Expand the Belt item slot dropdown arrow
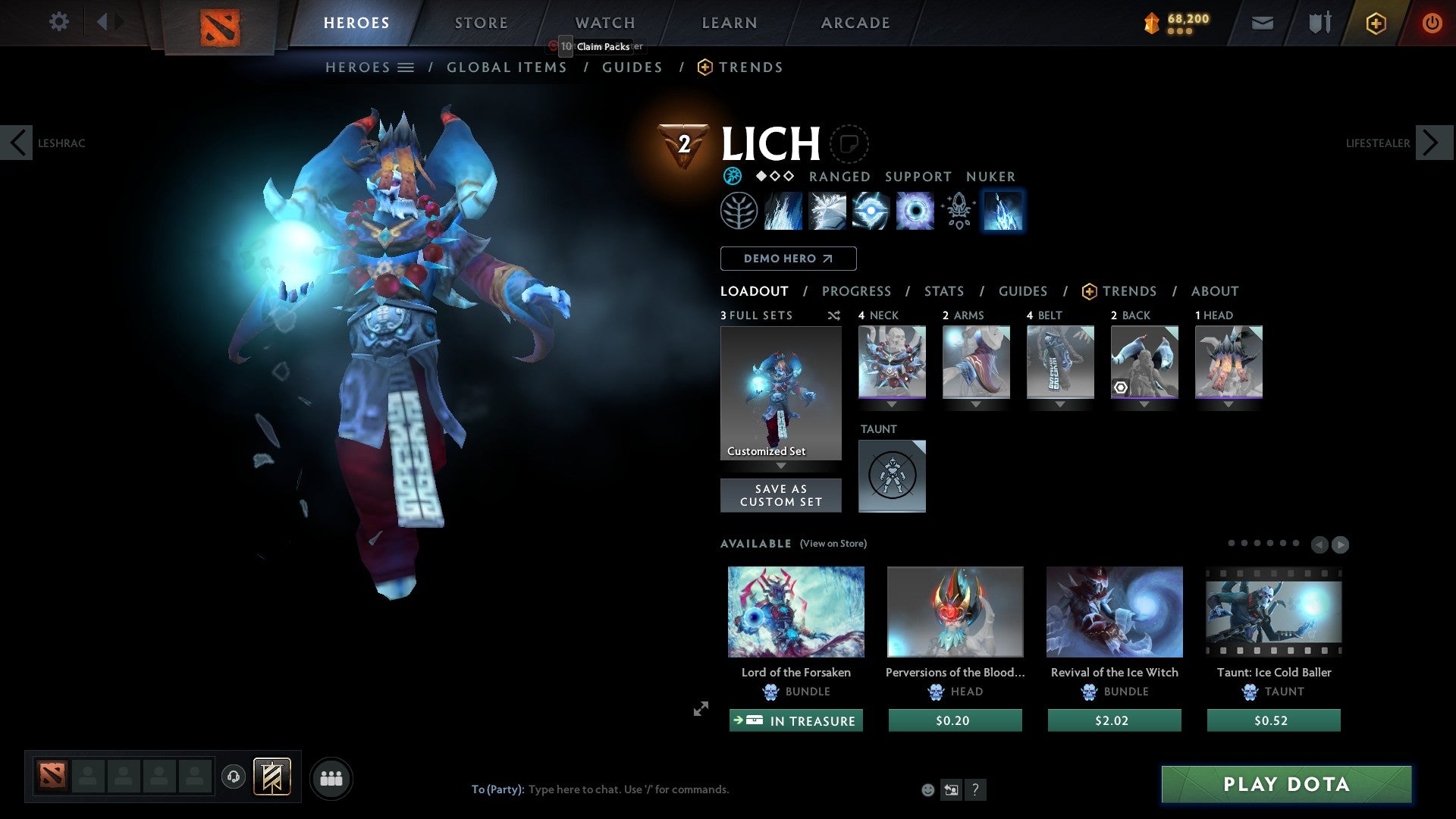The width and height of the screenshot is (1456, 819). click(1059, 405)
